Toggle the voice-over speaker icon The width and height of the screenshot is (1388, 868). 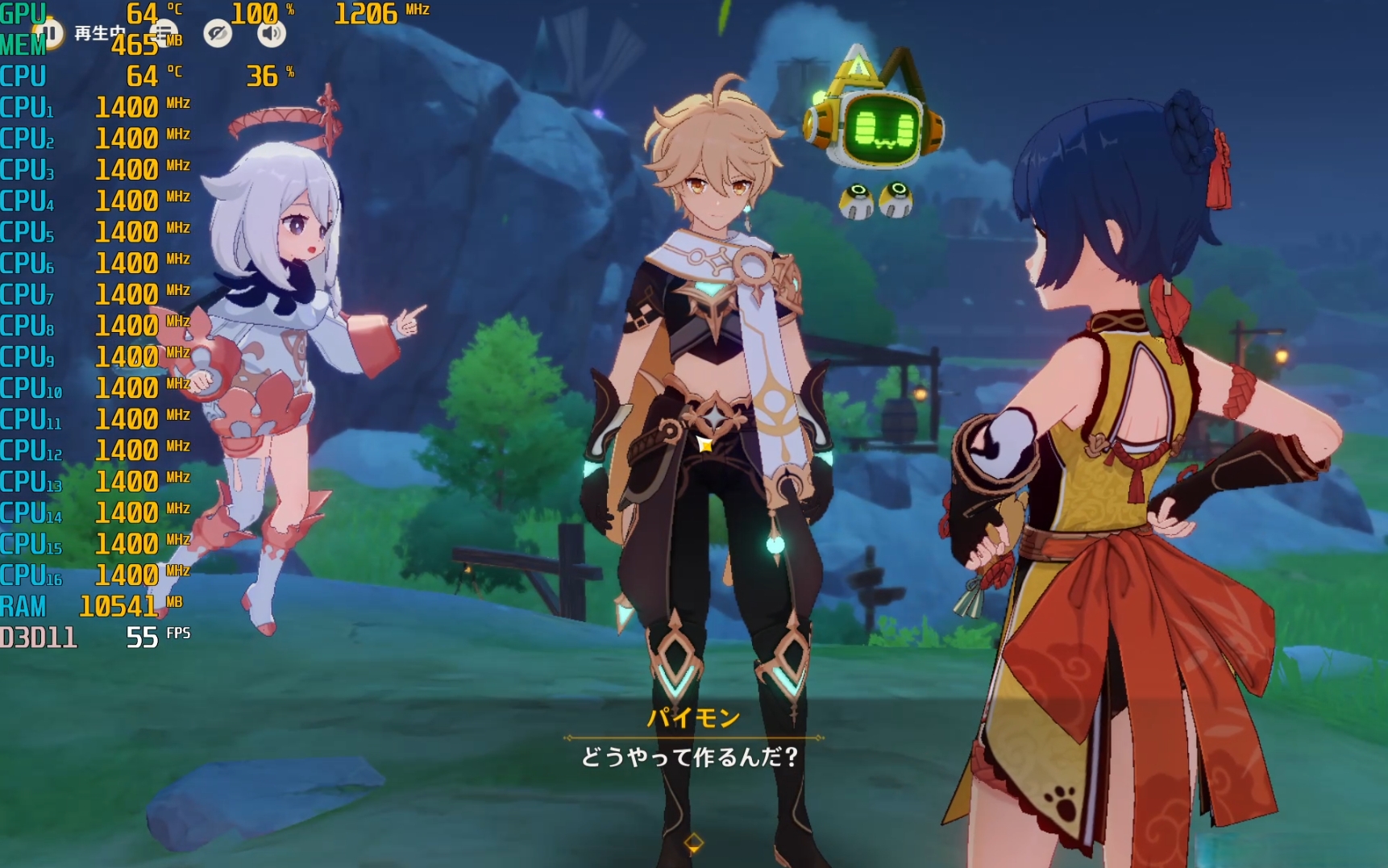pos(272,34)
